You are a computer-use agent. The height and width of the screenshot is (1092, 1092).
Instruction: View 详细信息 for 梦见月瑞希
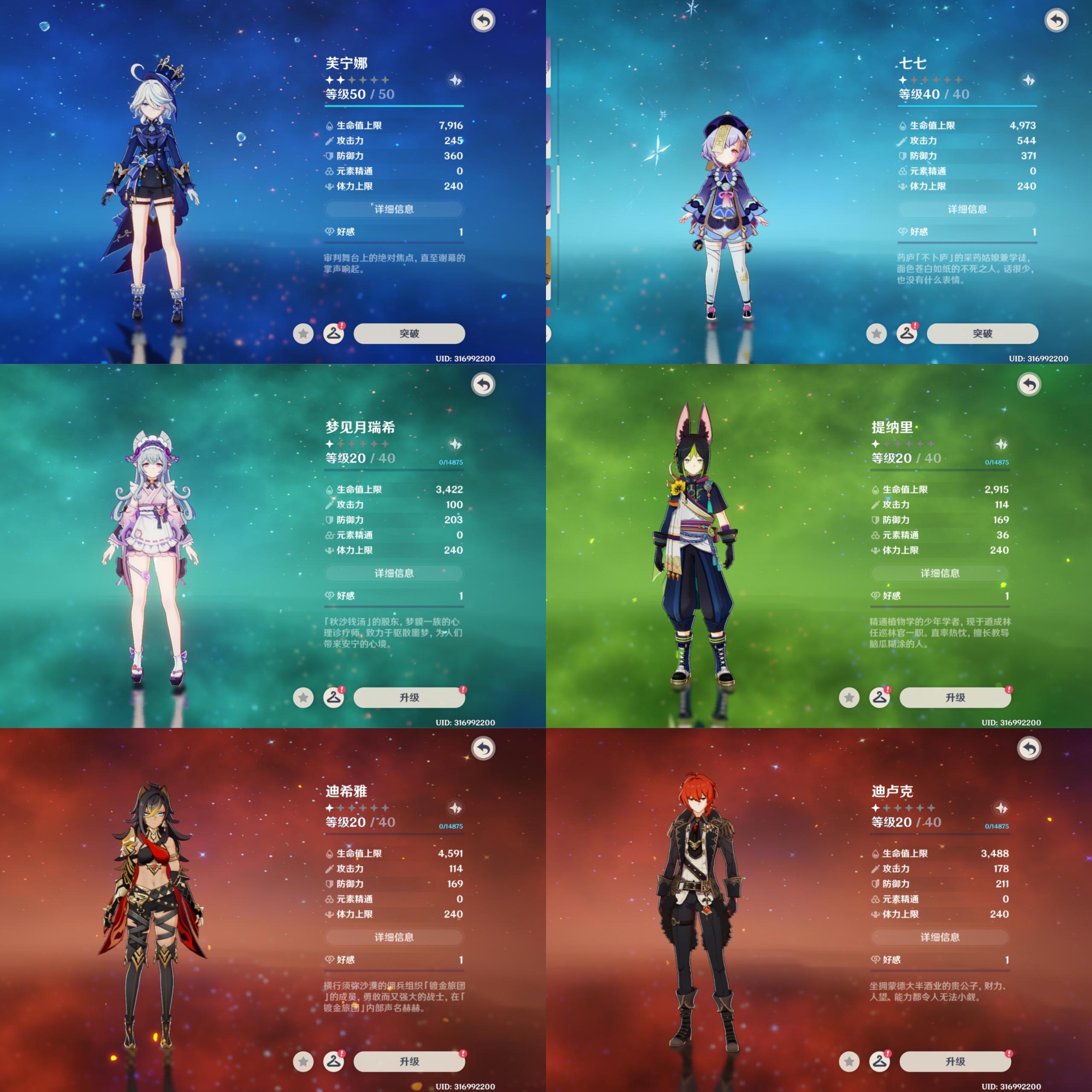tap(394, 573)
